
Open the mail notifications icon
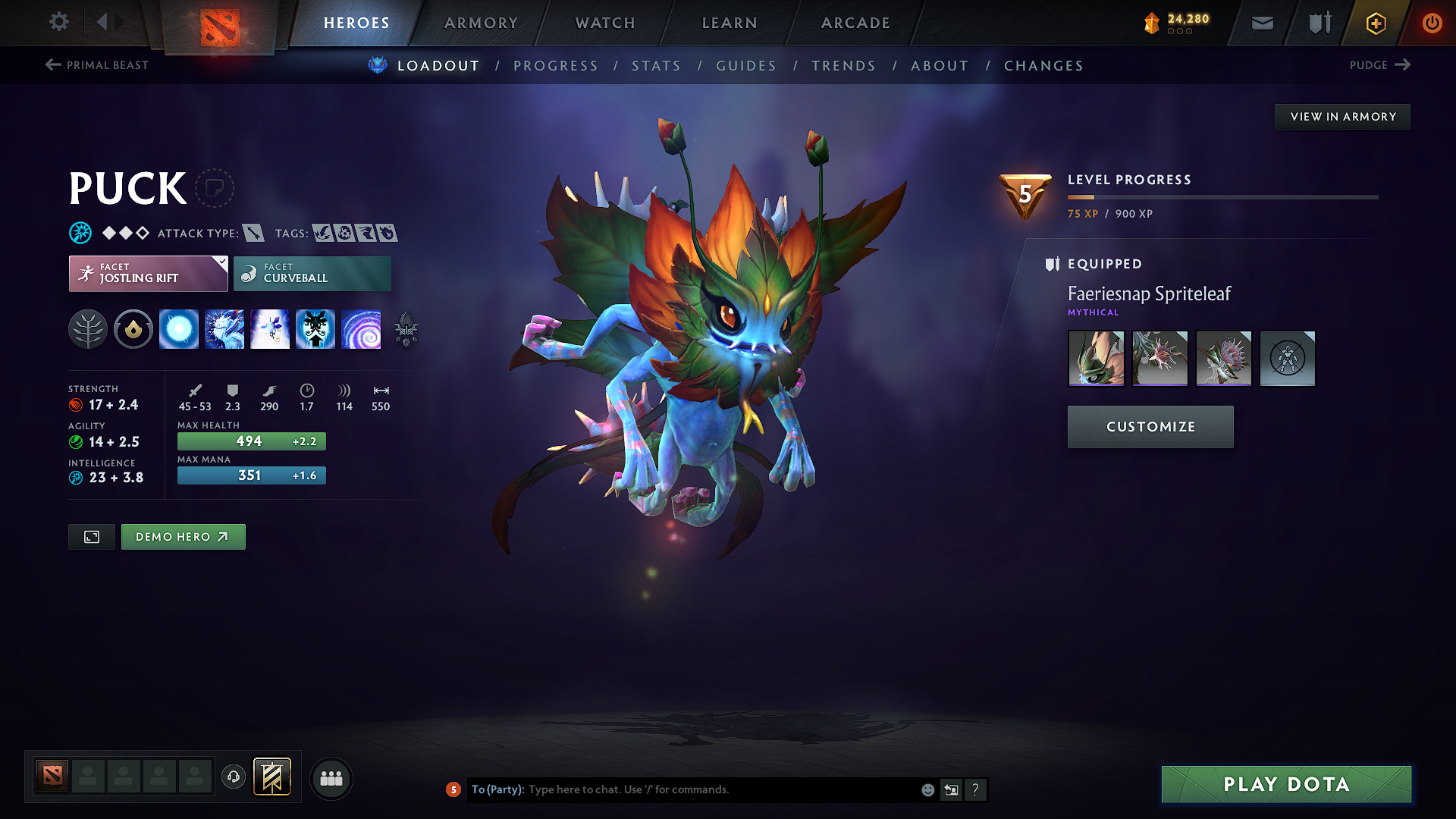1261,23
